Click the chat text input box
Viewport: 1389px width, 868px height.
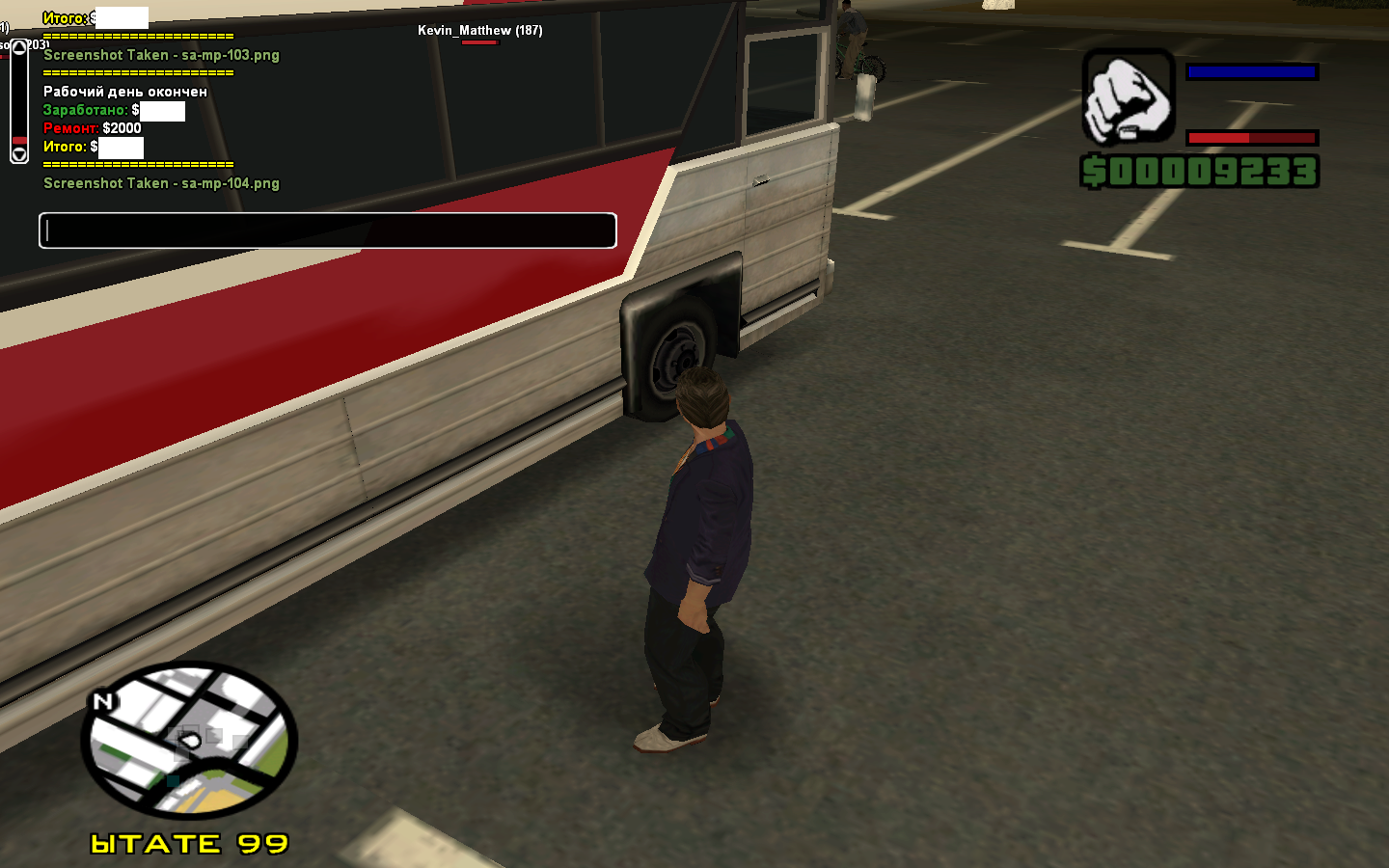pyautogui.click(x=328, y=231)
